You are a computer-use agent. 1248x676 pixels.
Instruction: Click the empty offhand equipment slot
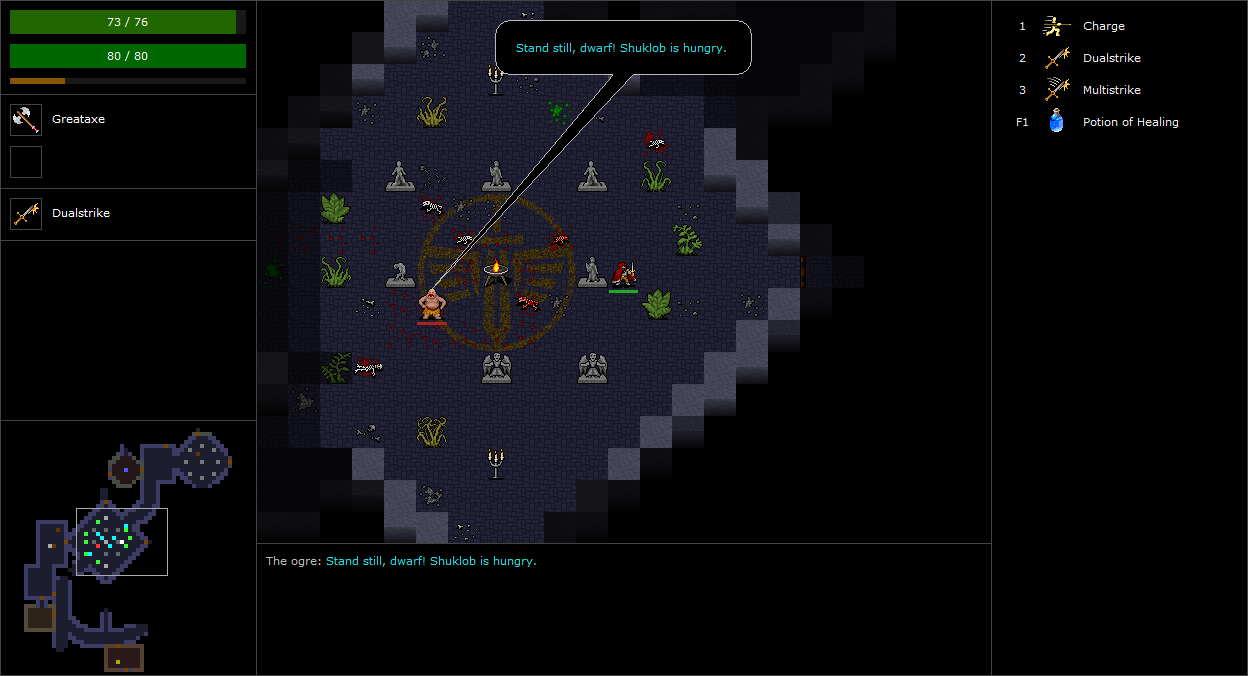coord(26,162)
